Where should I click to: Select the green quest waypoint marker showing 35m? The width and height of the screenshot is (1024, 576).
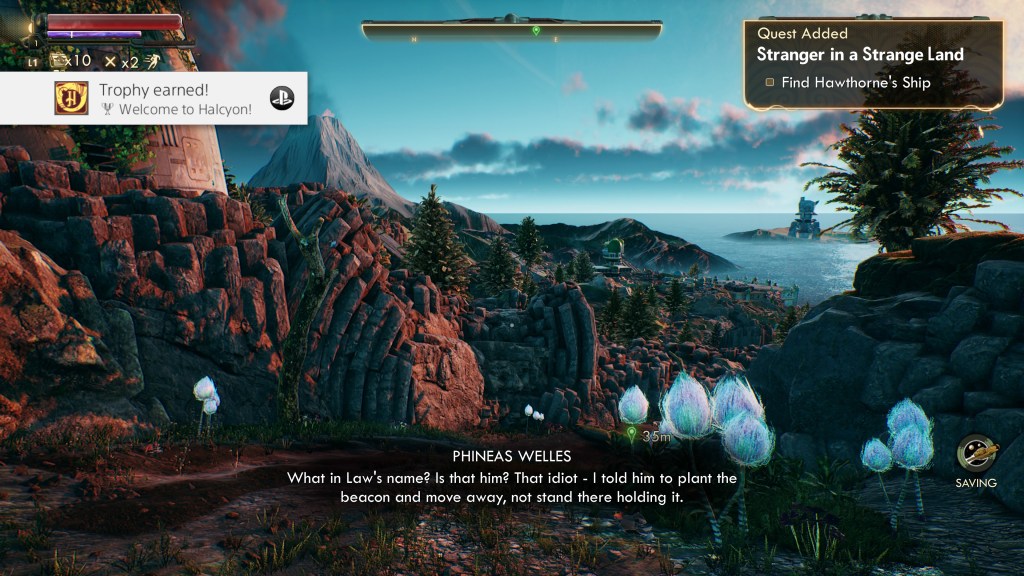pyautogui.click(x=631, y=434)
